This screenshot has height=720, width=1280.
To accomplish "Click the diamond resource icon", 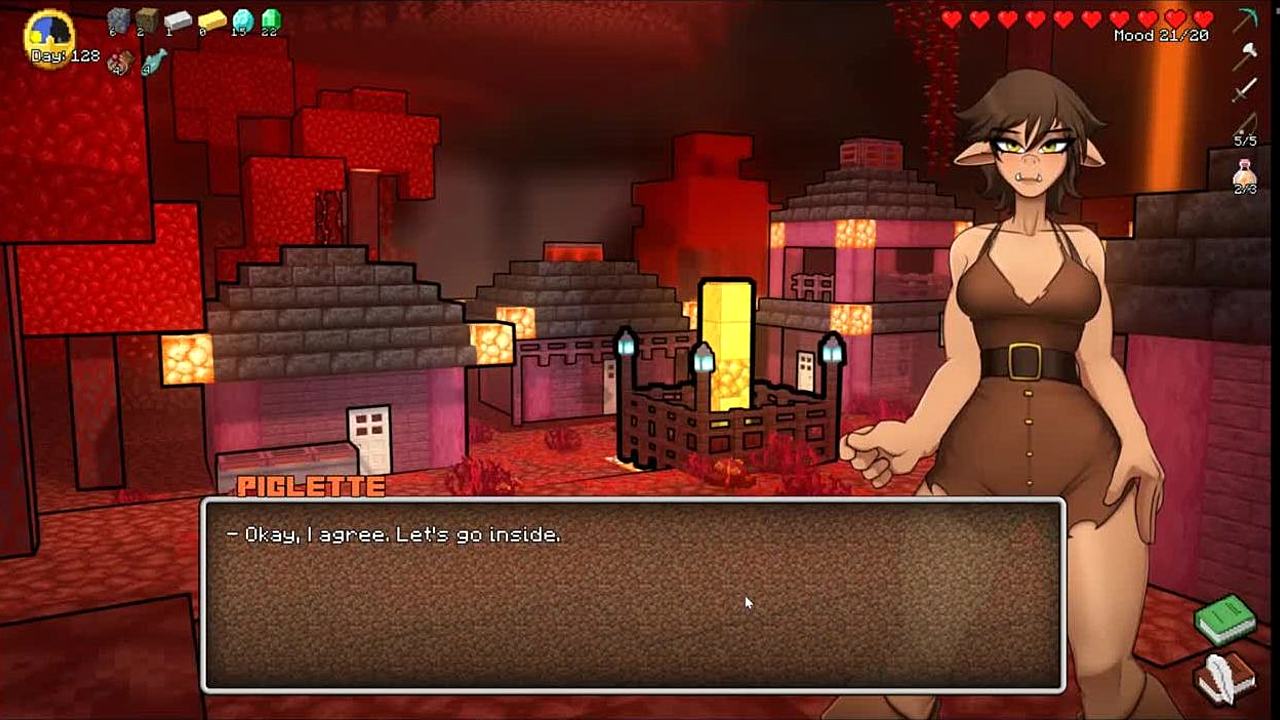I will tap(243, 19).
